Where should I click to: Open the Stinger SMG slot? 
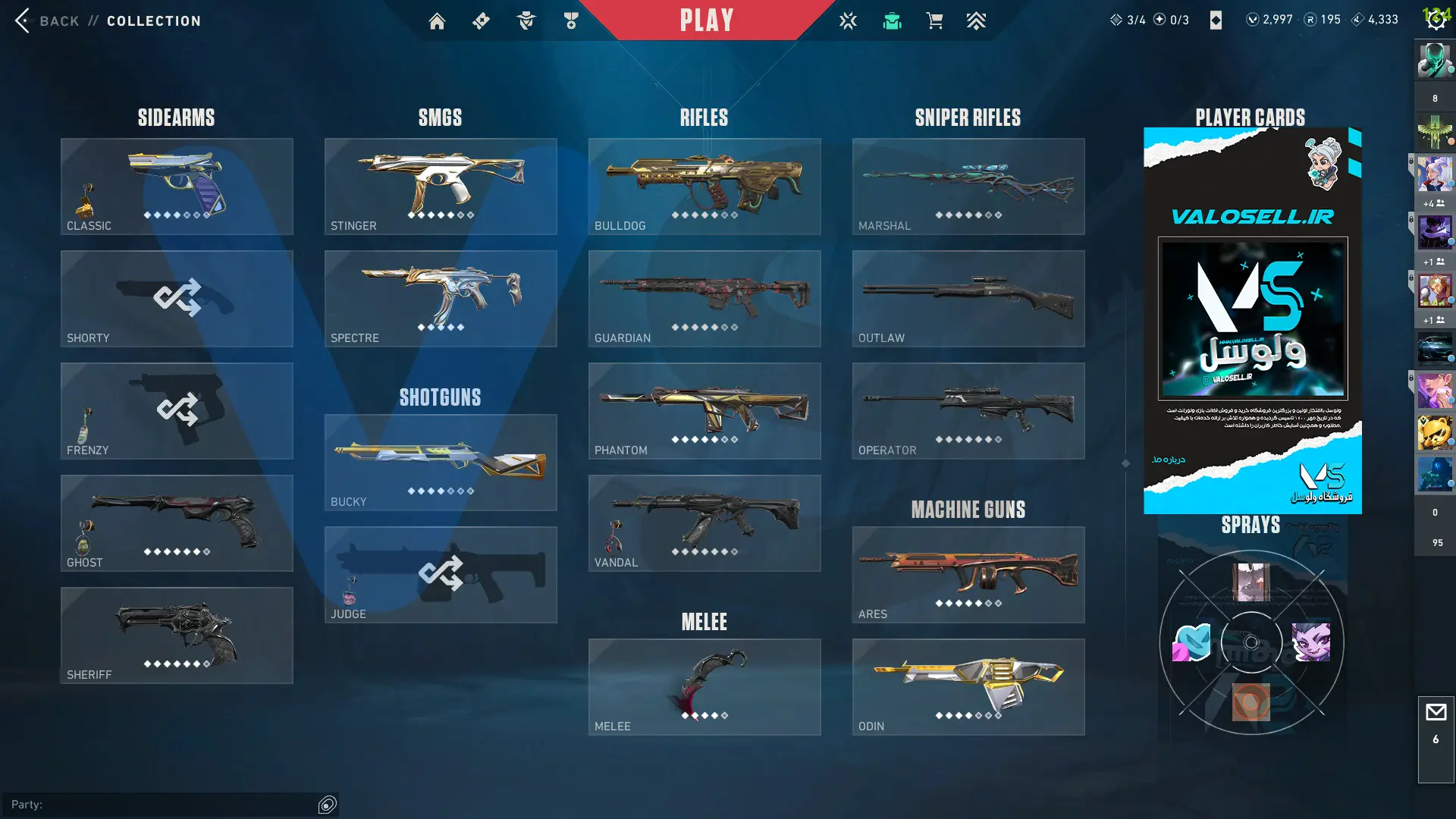coord(441,187)
